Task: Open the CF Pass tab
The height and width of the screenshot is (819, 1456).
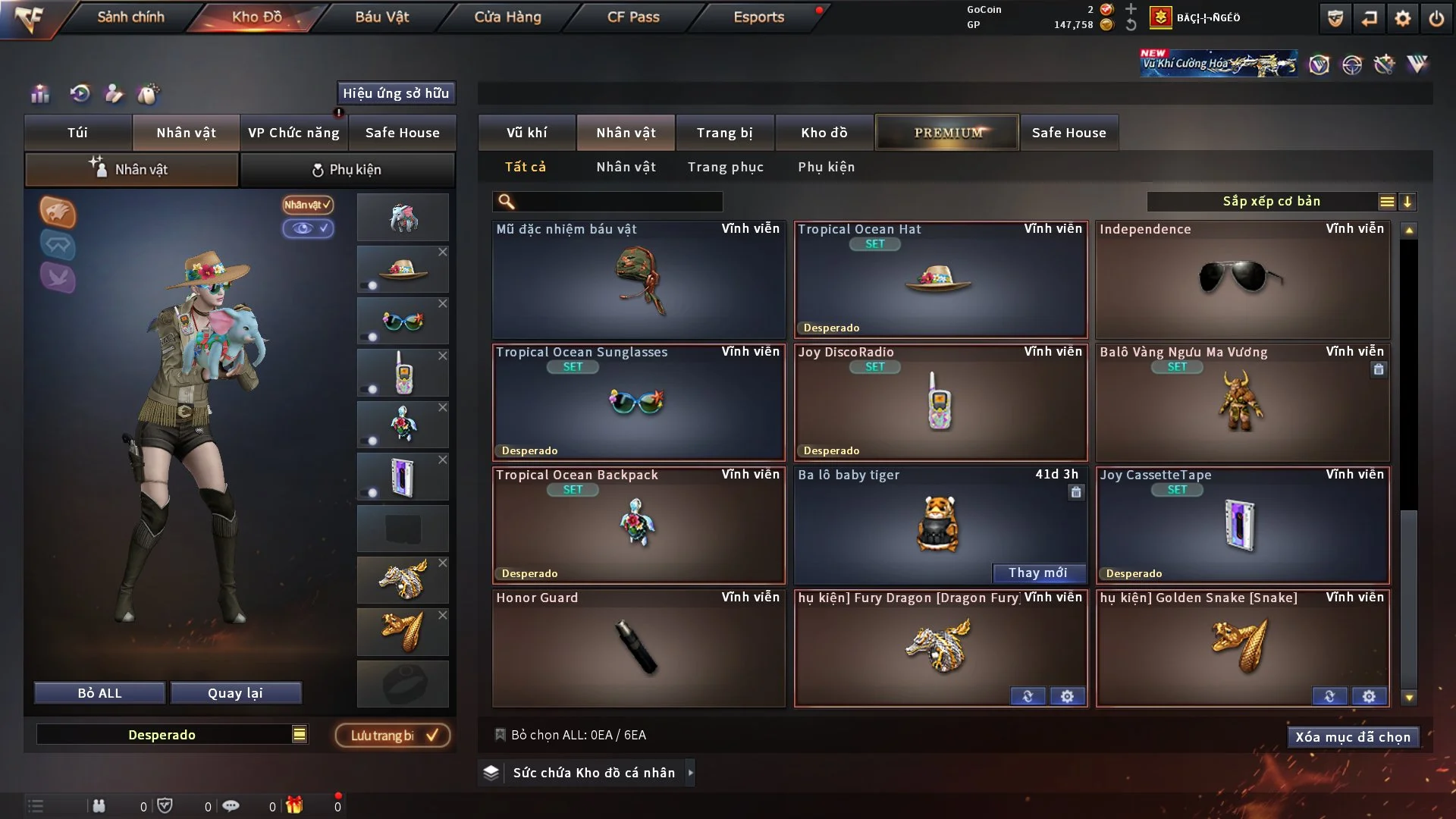Action: [633, 17]
